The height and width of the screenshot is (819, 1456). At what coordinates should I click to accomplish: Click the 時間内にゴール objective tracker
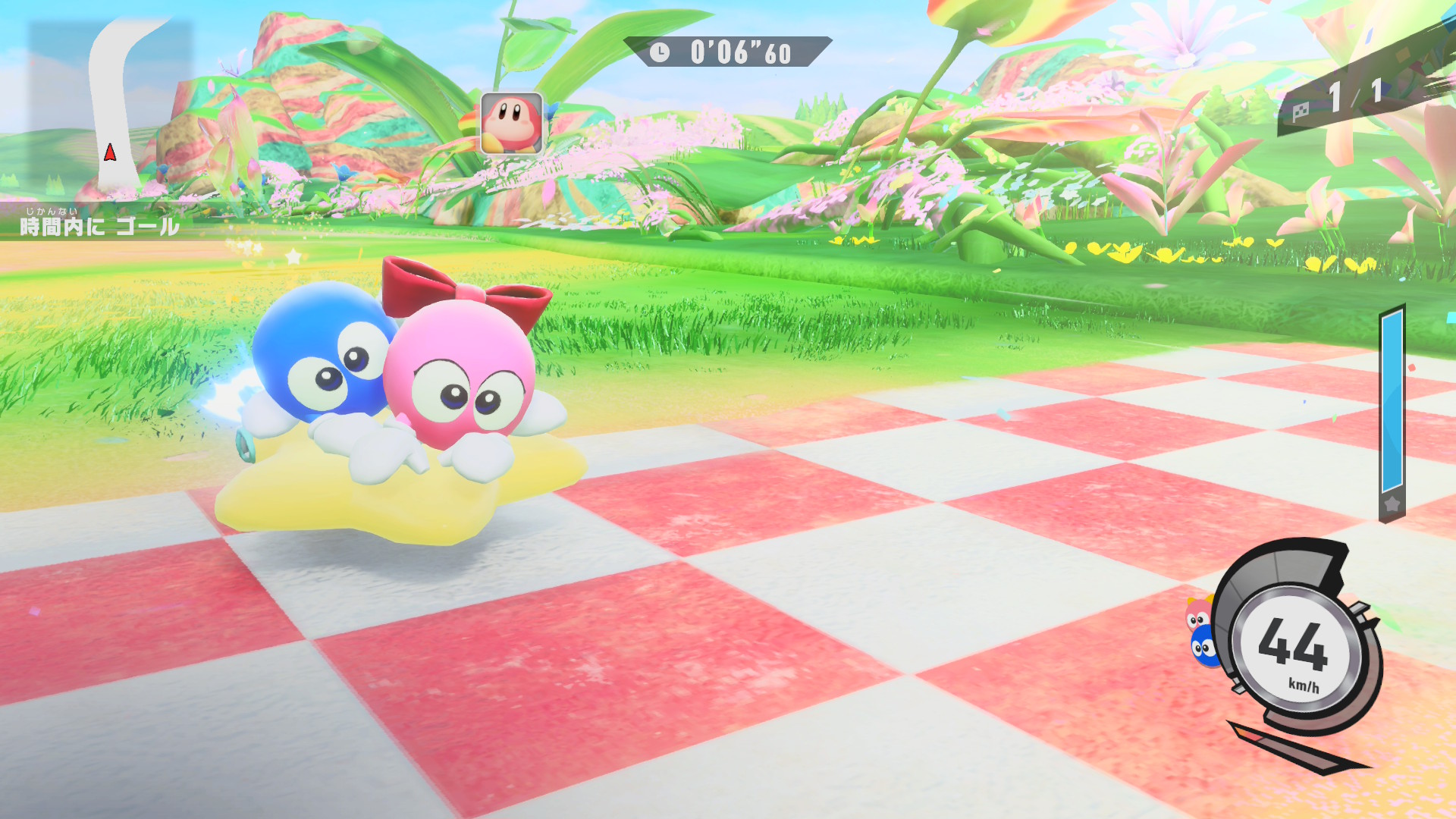[99, 225]
